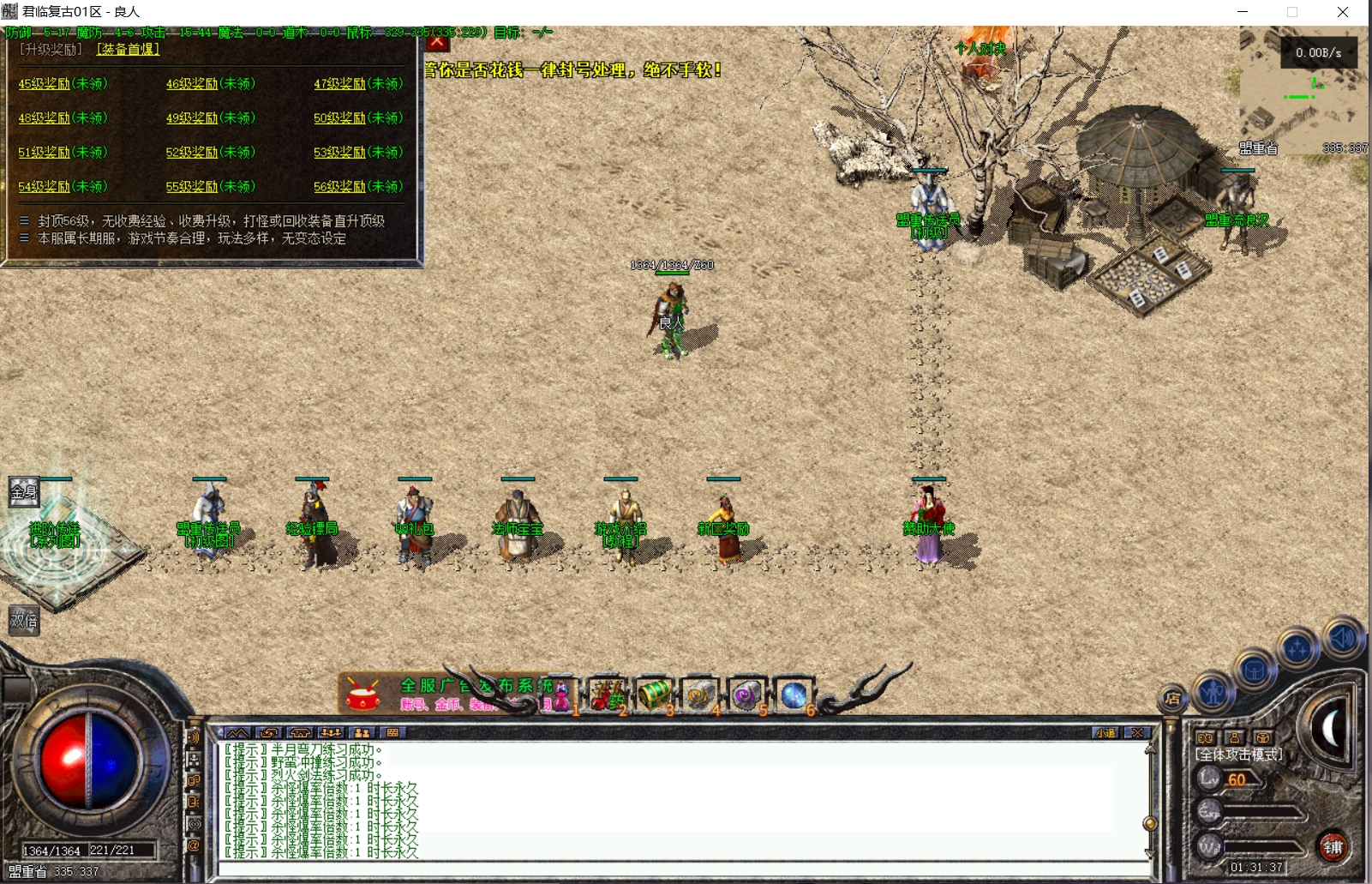Use the blue orb in slot 6
Screen dimensions: 1372x884
pyautogui.click(x=793, y=695)
